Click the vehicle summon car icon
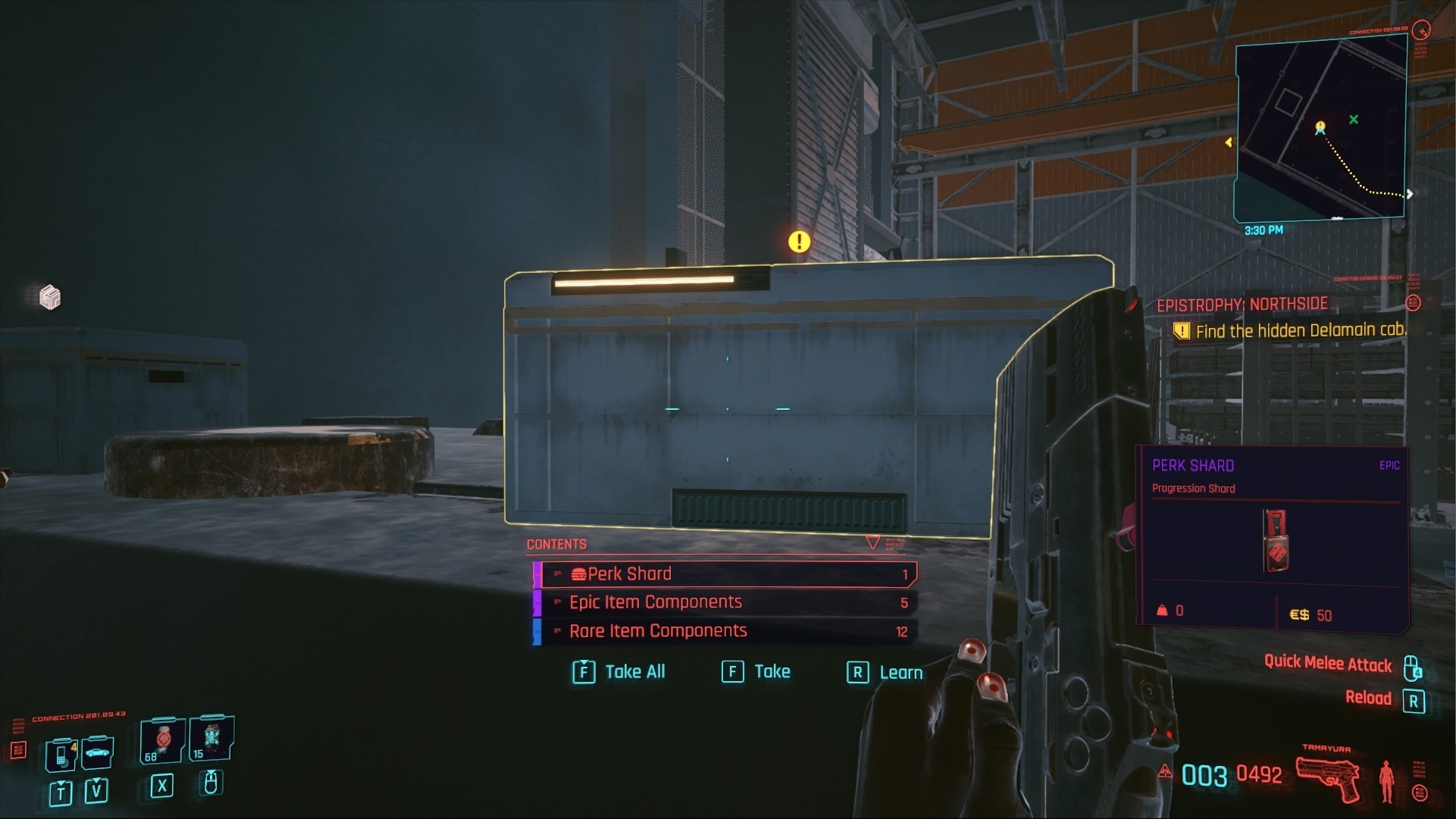 [x=96, y=753]
